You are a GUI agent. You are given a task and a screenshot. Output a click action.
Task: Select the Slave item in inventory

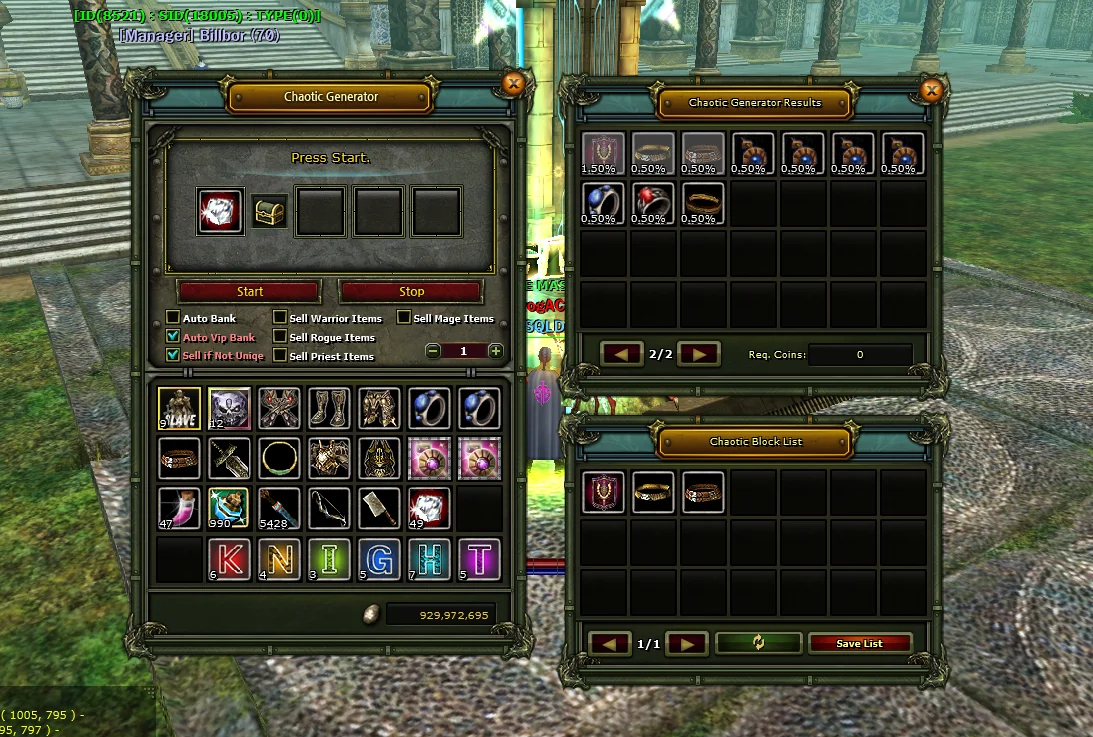[179, 409]
